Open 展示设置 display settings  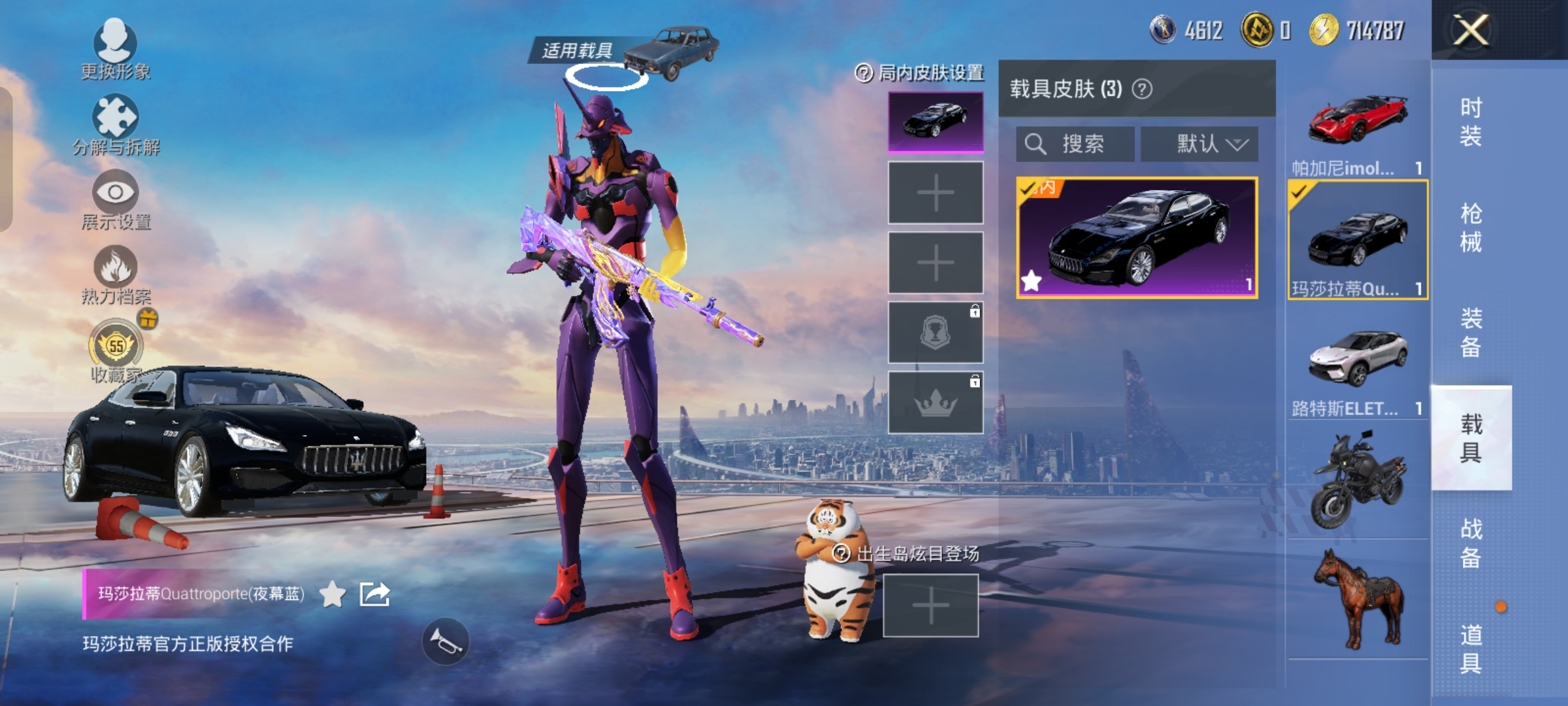(116, 199)
